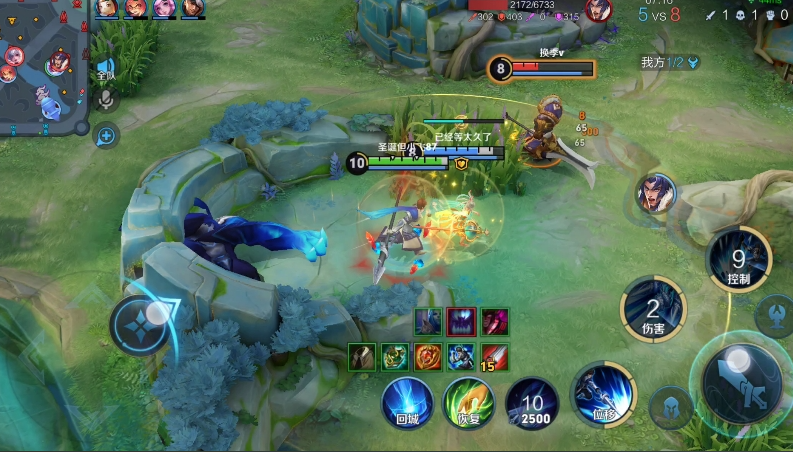Open the quick chat plus bubble

pos(105,135)
